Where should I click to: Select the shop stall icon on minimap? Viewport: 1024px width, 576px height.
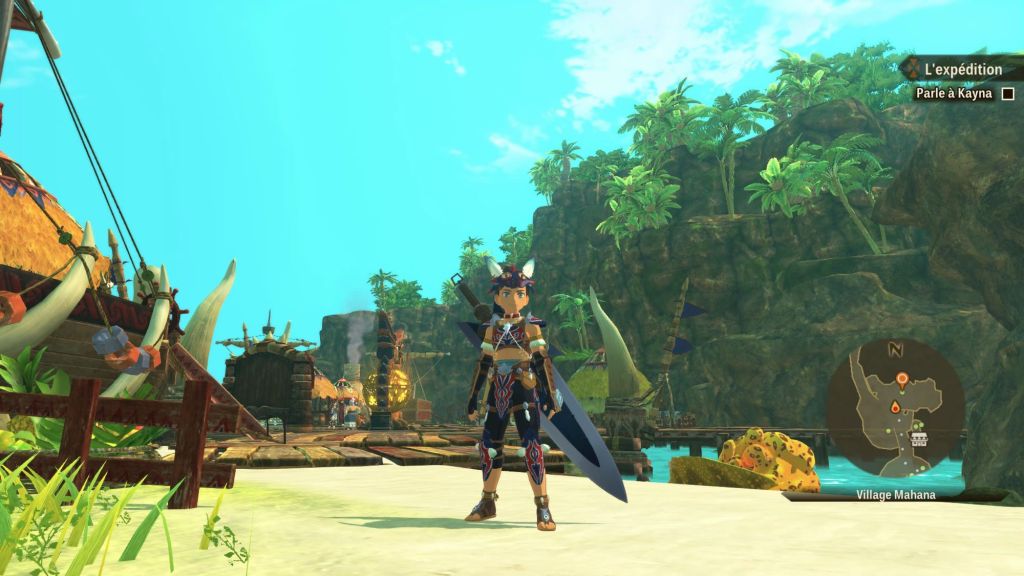918,439
